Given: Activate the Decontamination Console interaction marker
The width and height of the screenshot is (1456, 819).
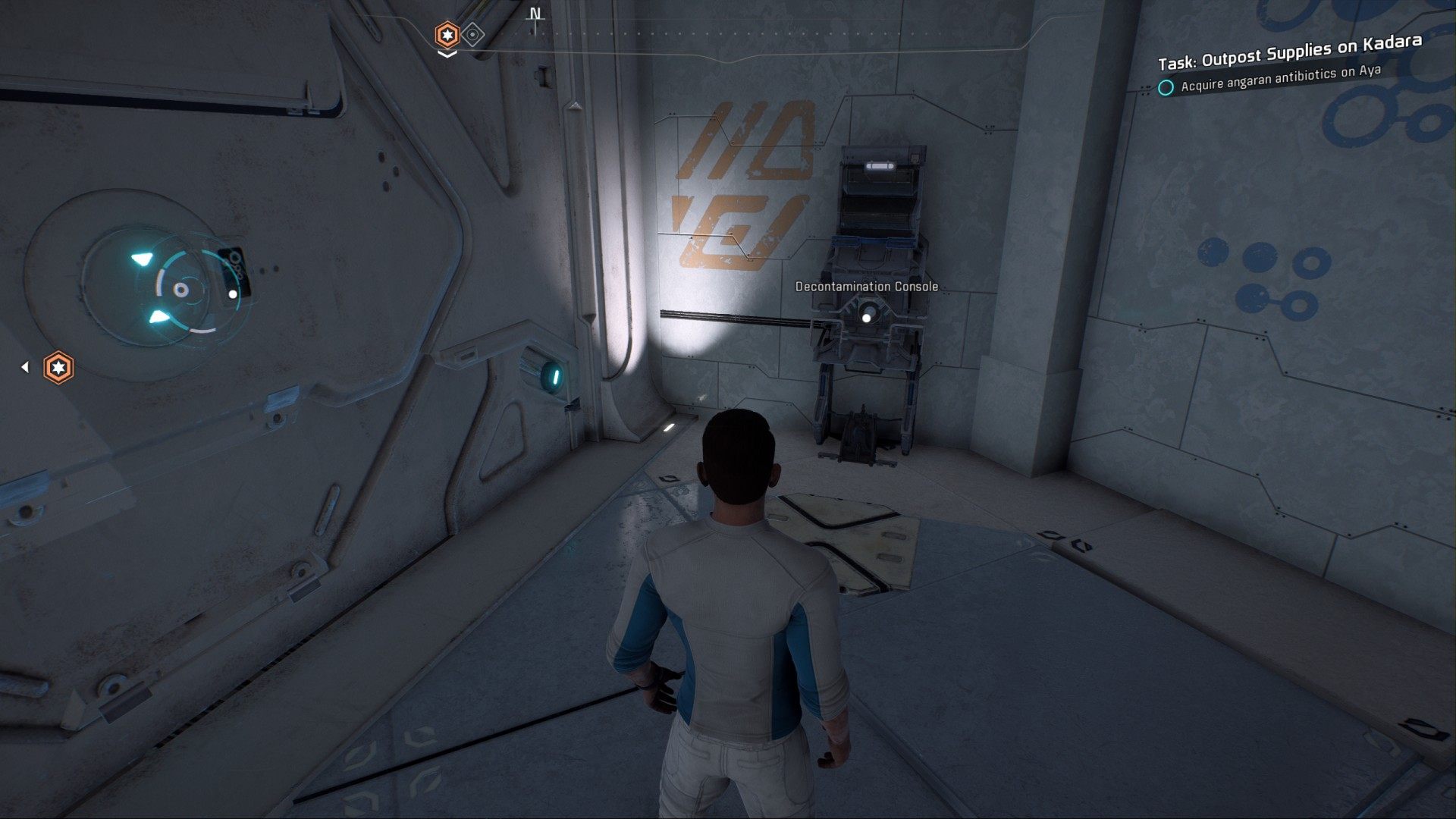Looking at the screenshot, I should click(867, 318).
